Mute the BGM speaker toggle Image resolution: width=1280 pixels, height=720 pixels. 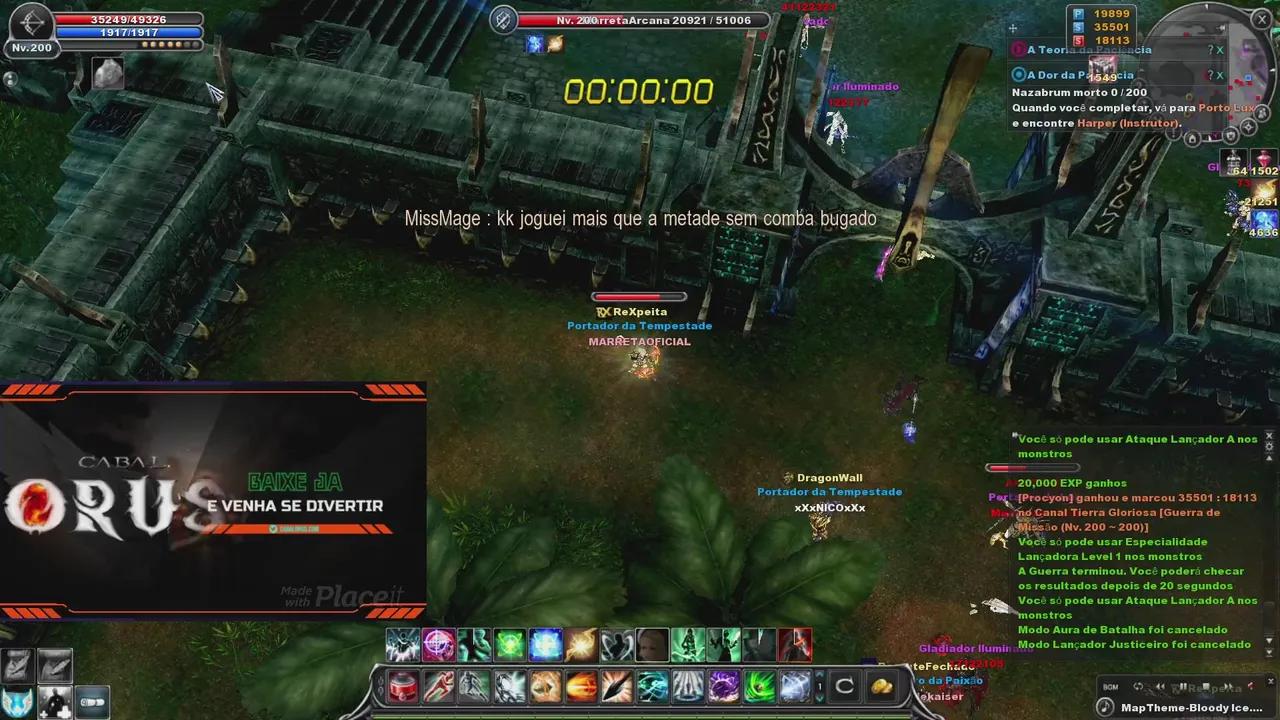pos(1251,686)
